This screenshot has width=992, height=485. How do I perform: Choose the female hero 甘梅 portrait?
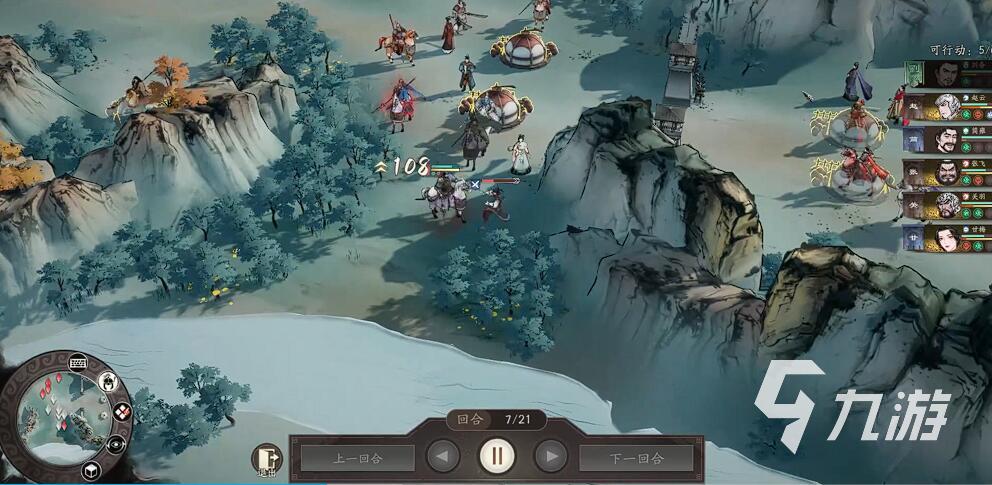pos(945,238)
